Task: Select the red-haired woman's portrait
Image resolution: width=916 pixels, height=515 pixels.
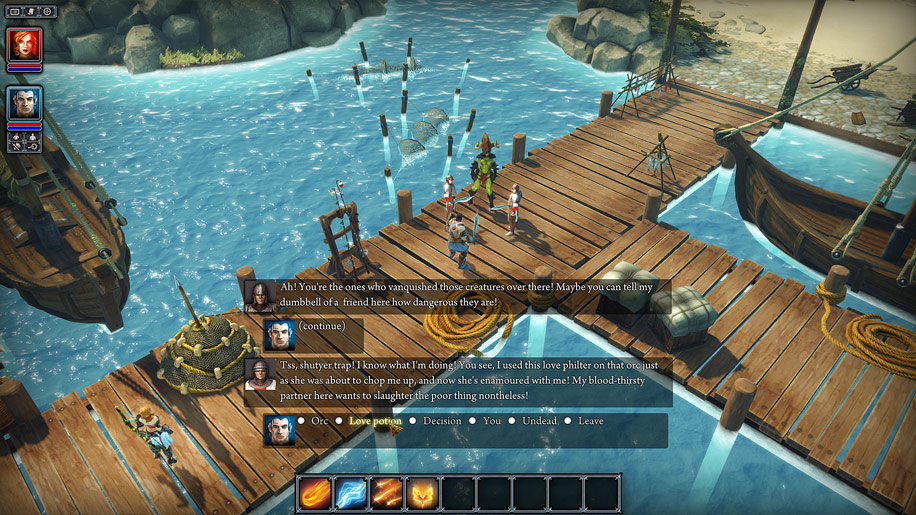Action: 24,46
